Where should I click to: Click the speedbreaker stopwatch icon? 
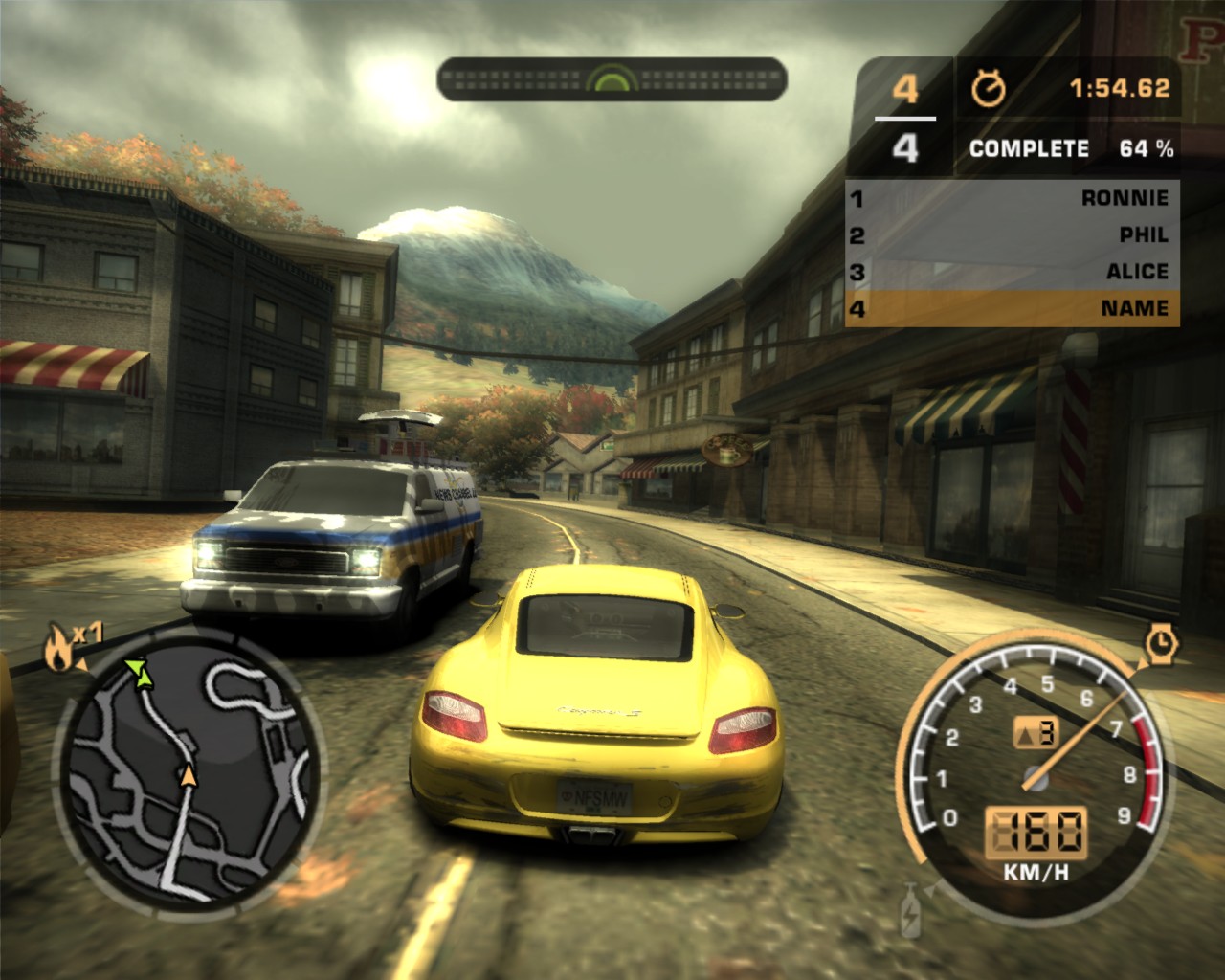click(1162, 643)
